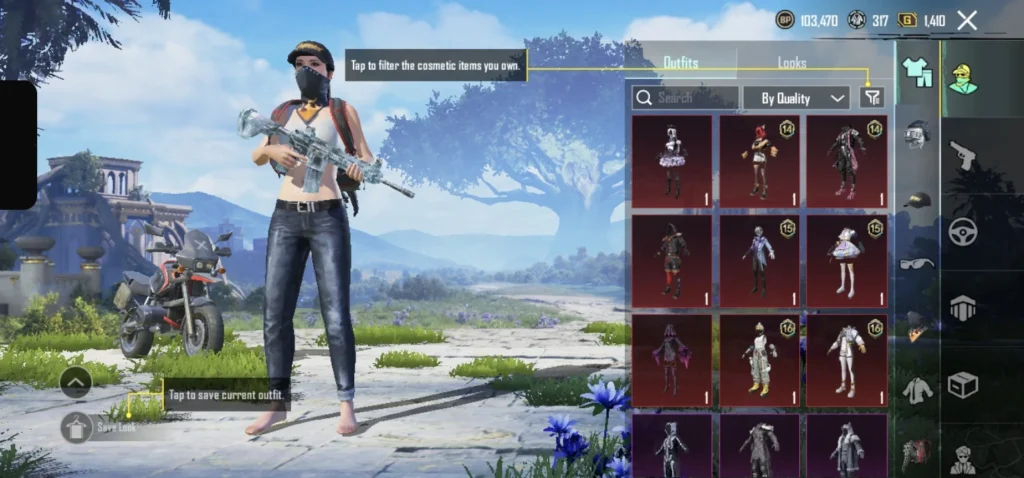
Task: Switch to the Looks tab
Action: (792, 63)
